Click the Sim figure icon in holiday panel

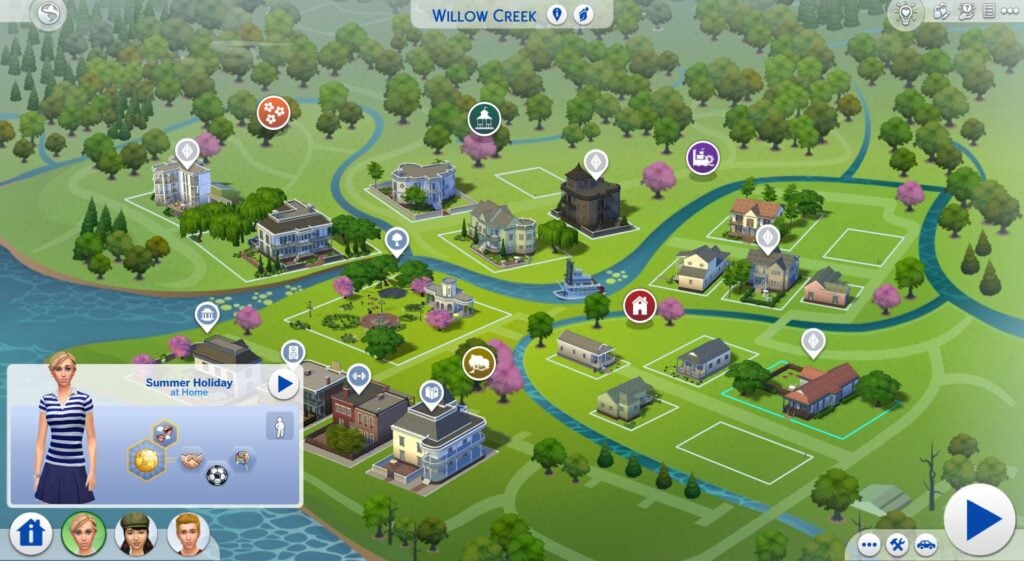[x=280, y=426]
